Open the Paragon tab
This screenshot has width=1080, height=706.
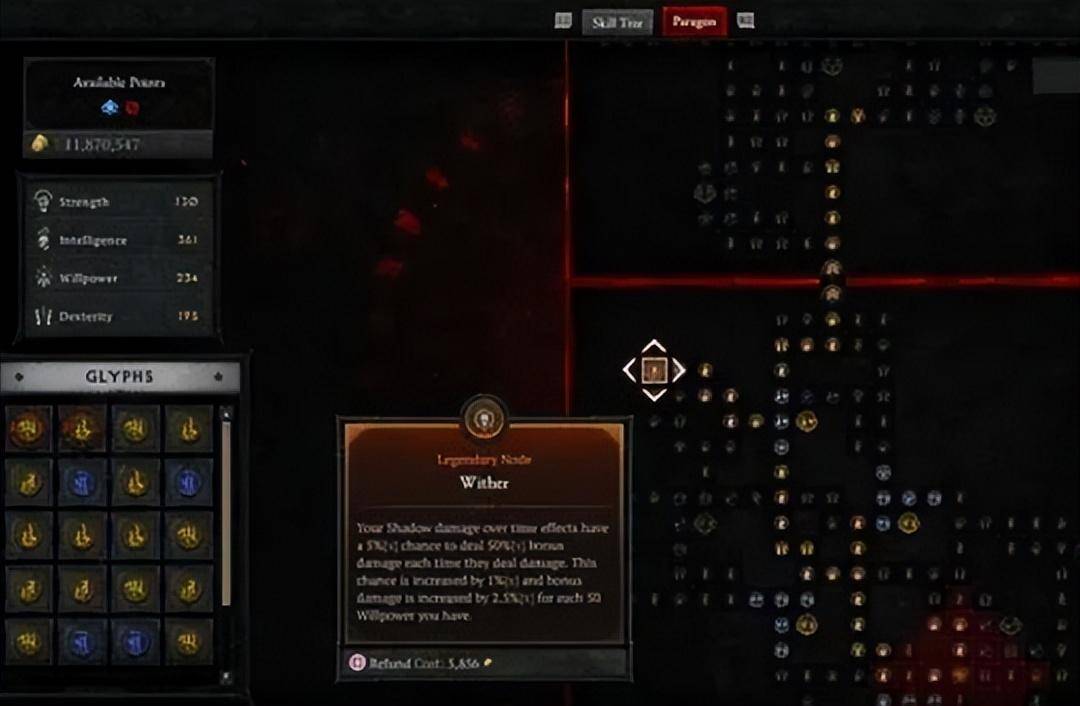(694, 22)
